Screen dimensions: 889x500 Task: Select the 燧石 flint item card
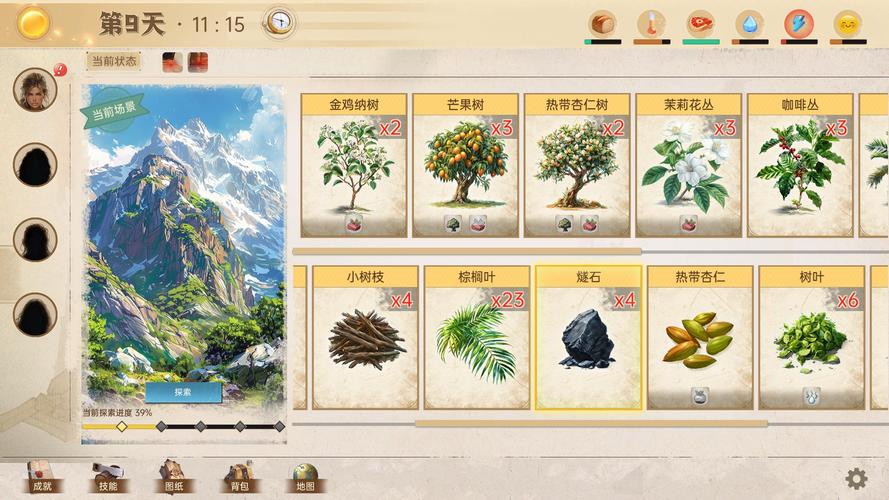point(588,338)
